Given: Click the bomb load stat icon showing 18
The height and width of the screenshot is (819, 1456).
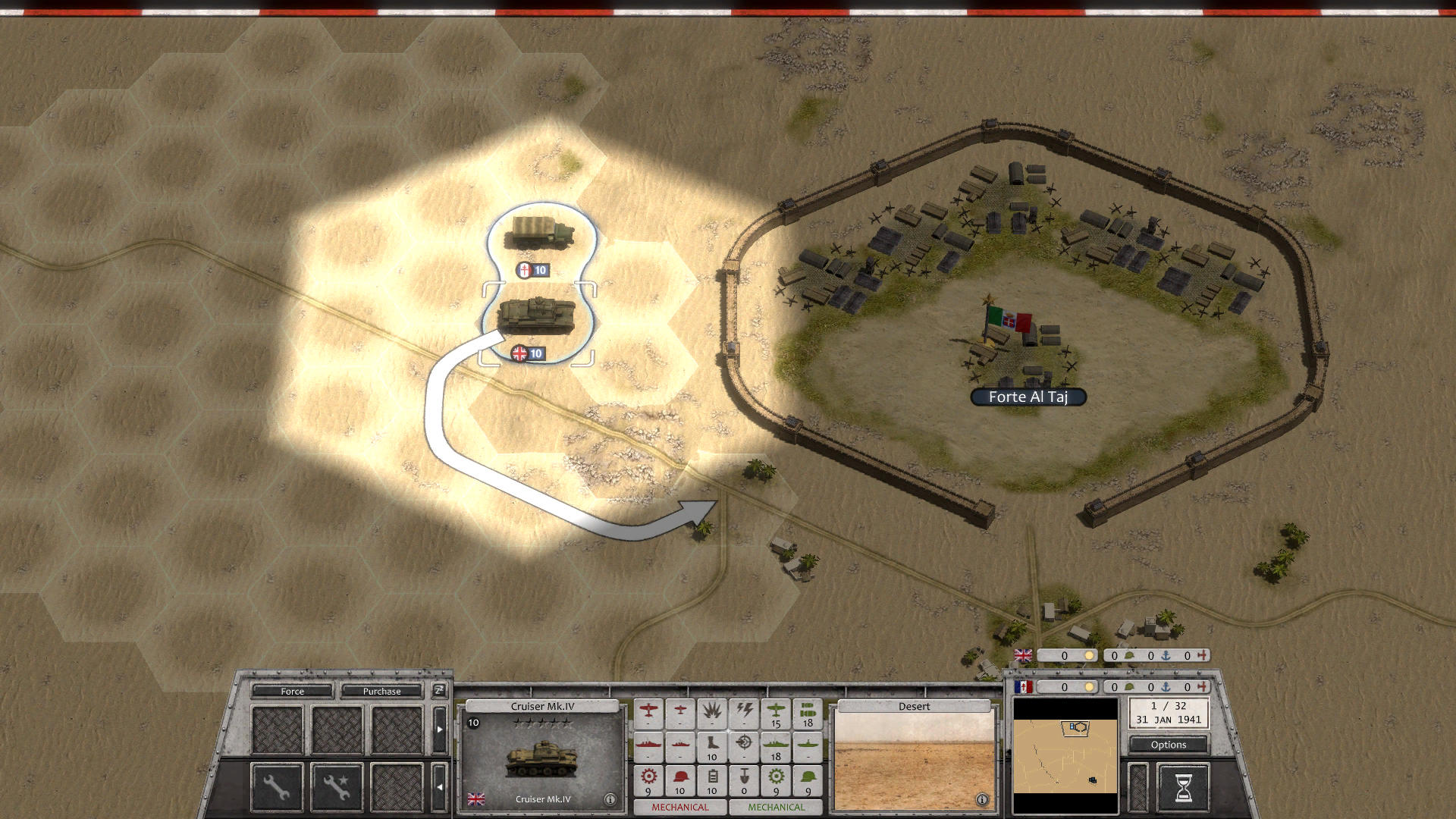Looking at the screenshot, I should point(810,711).
